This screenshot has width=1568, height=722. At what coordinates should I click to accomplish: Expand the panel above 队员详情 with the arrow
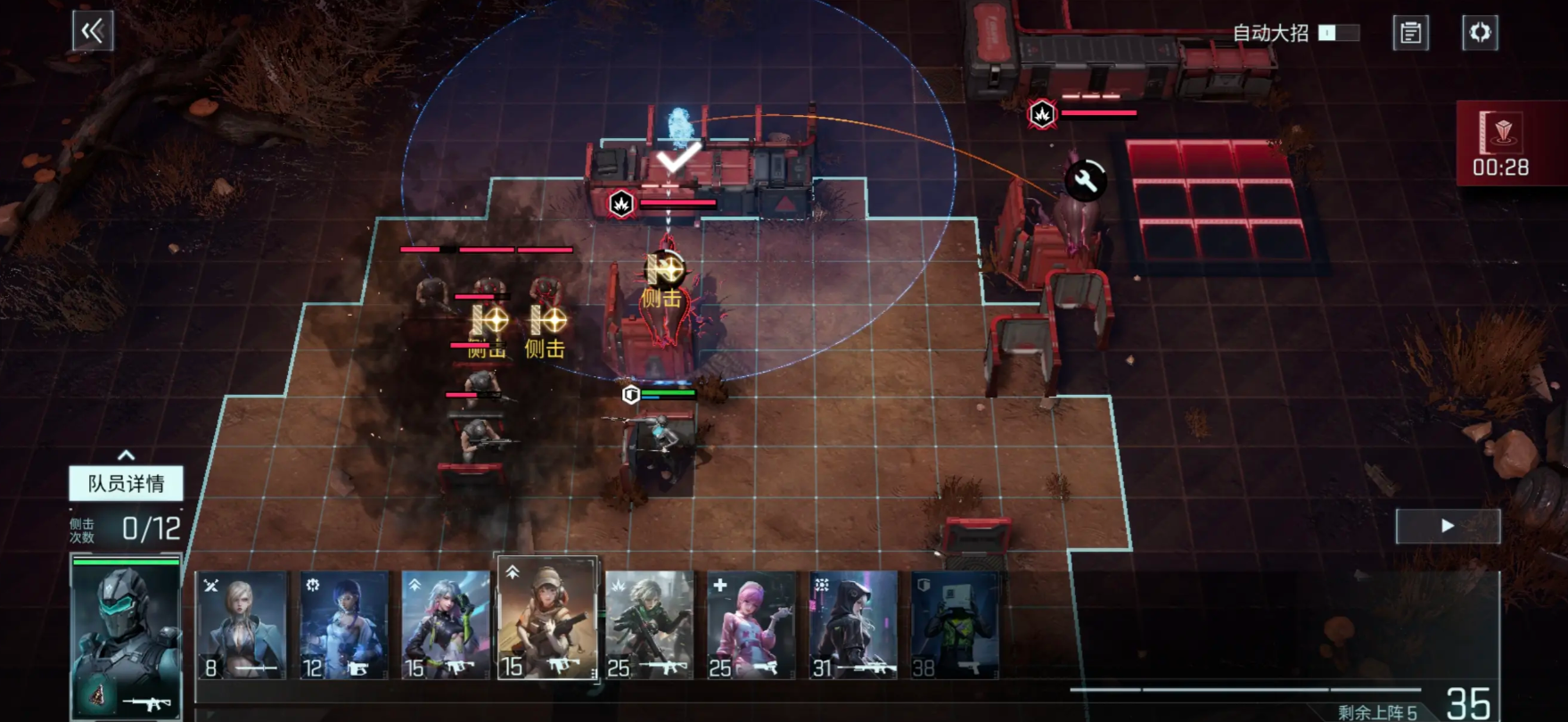126,455
